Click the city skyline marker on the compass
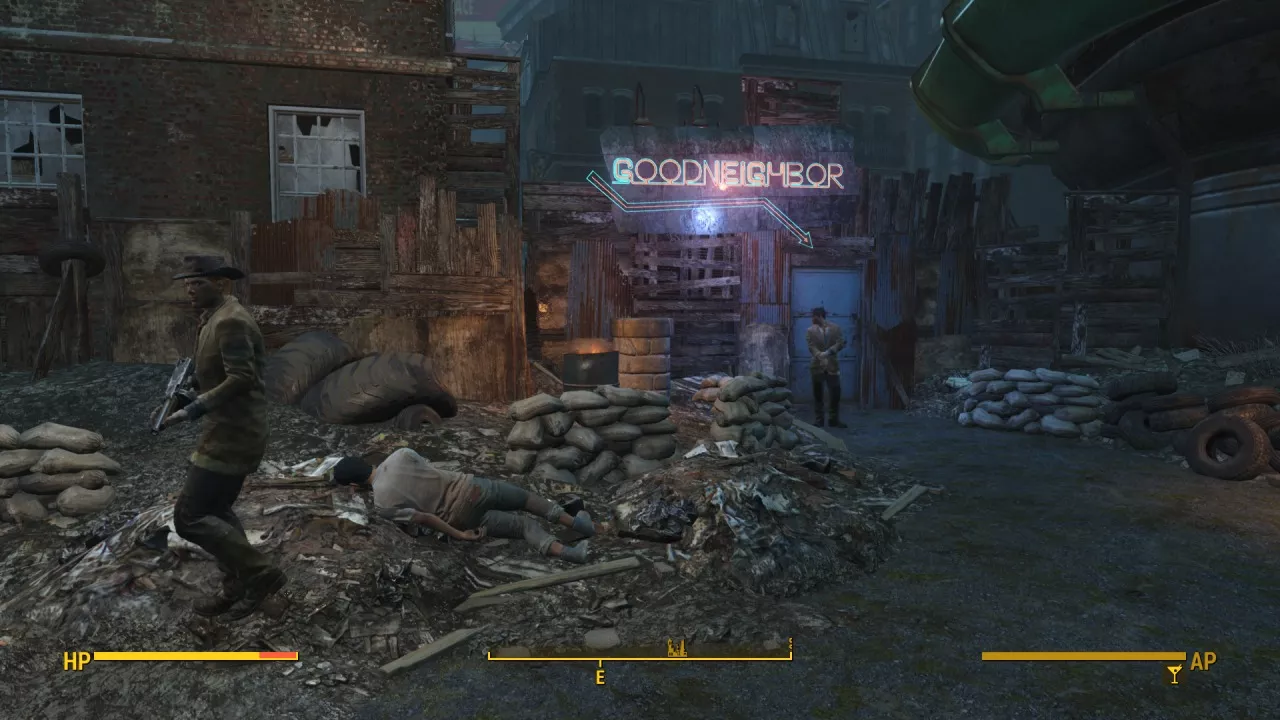1280x720 pixels. tap(675, 648)
